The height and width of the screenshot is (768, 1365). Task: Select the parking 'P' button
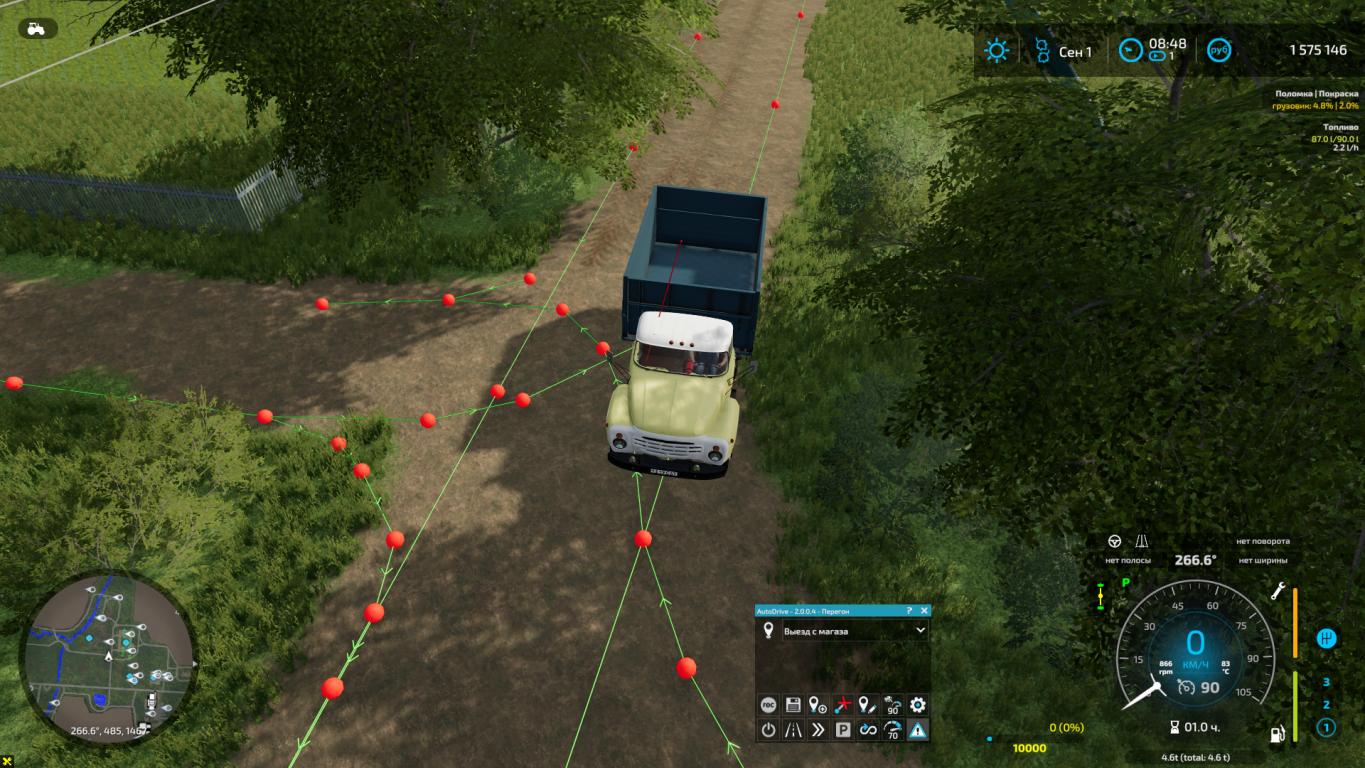(842, 730)
